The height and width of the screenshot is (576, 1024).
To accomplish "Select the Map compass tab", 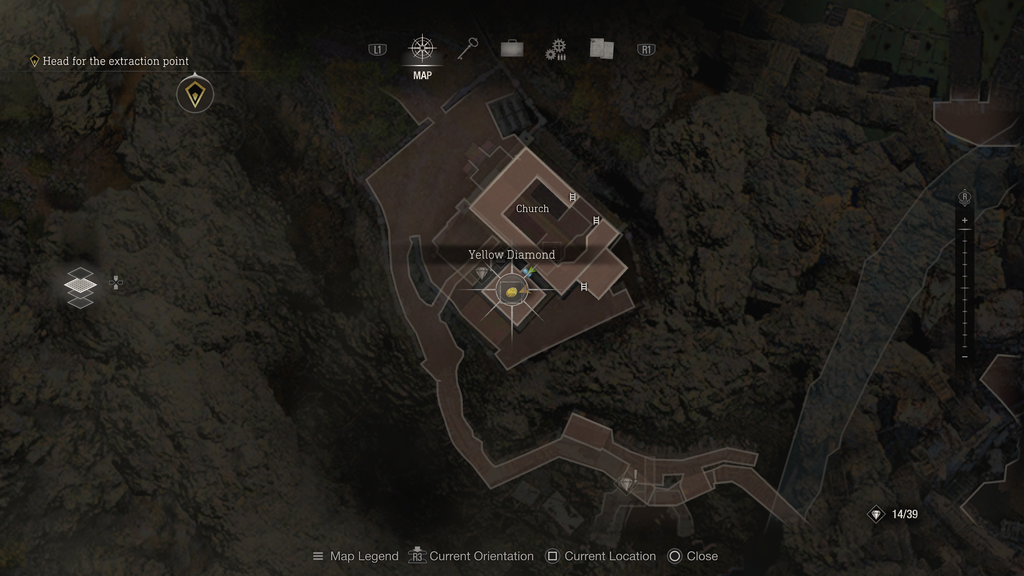I will 422,49.
